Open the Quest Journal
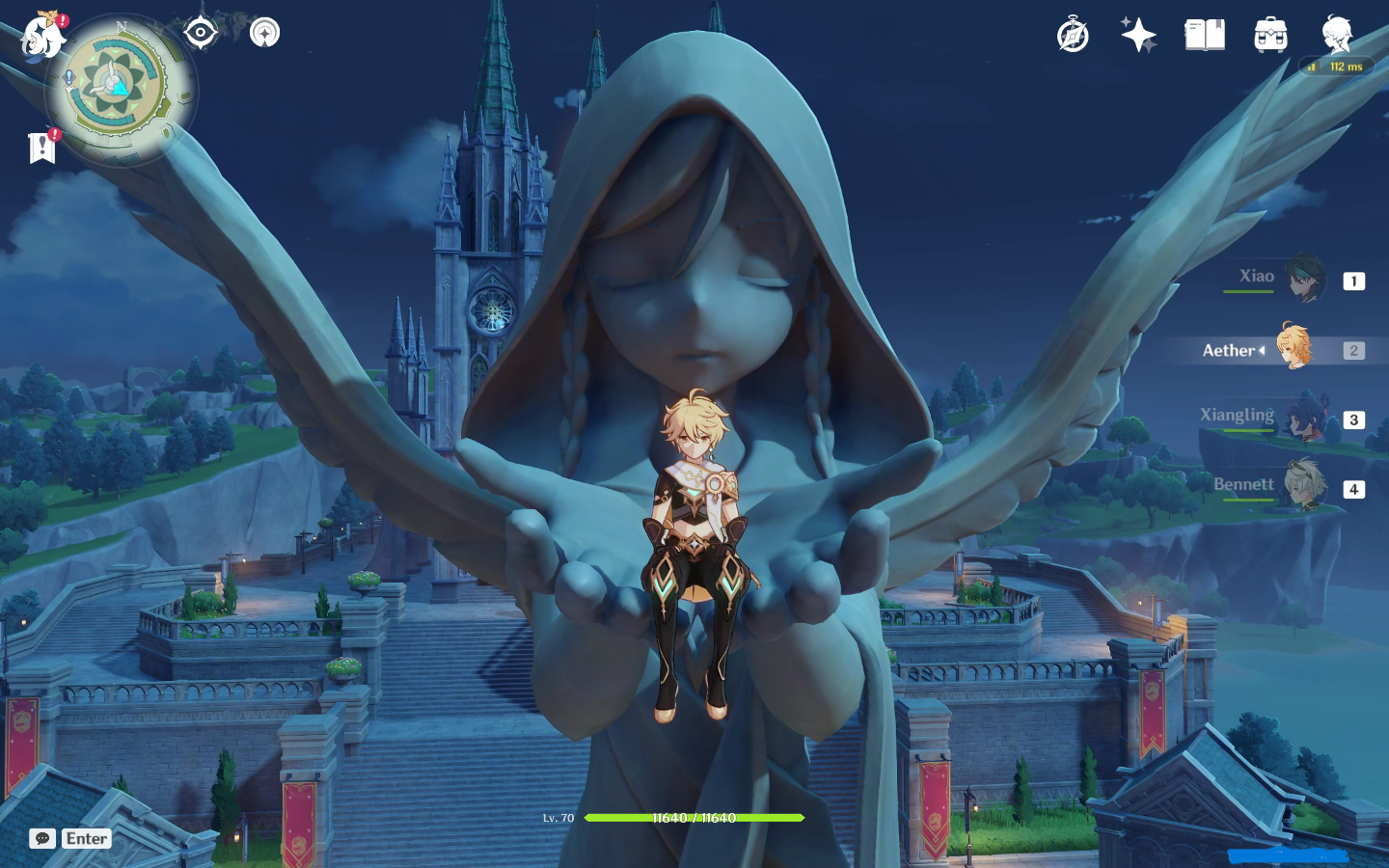Viewport: 1389px width, 868px height. point(41,149)
